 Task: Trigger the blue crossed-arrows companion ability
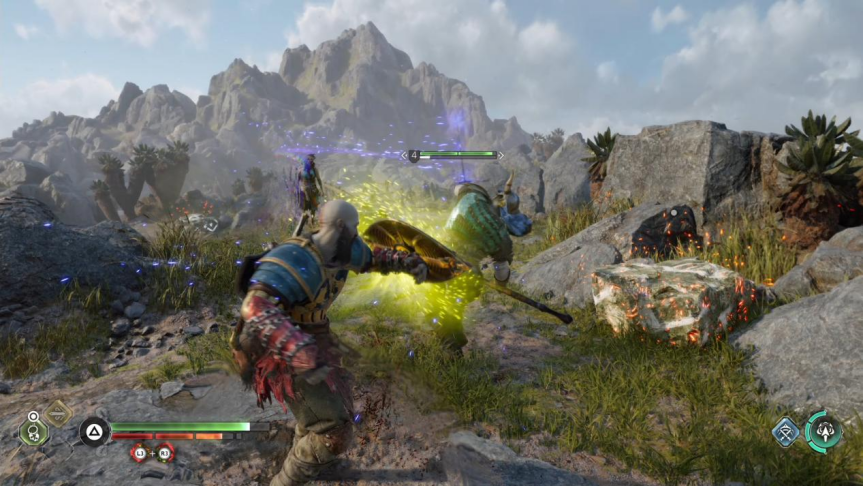point(785,432)
